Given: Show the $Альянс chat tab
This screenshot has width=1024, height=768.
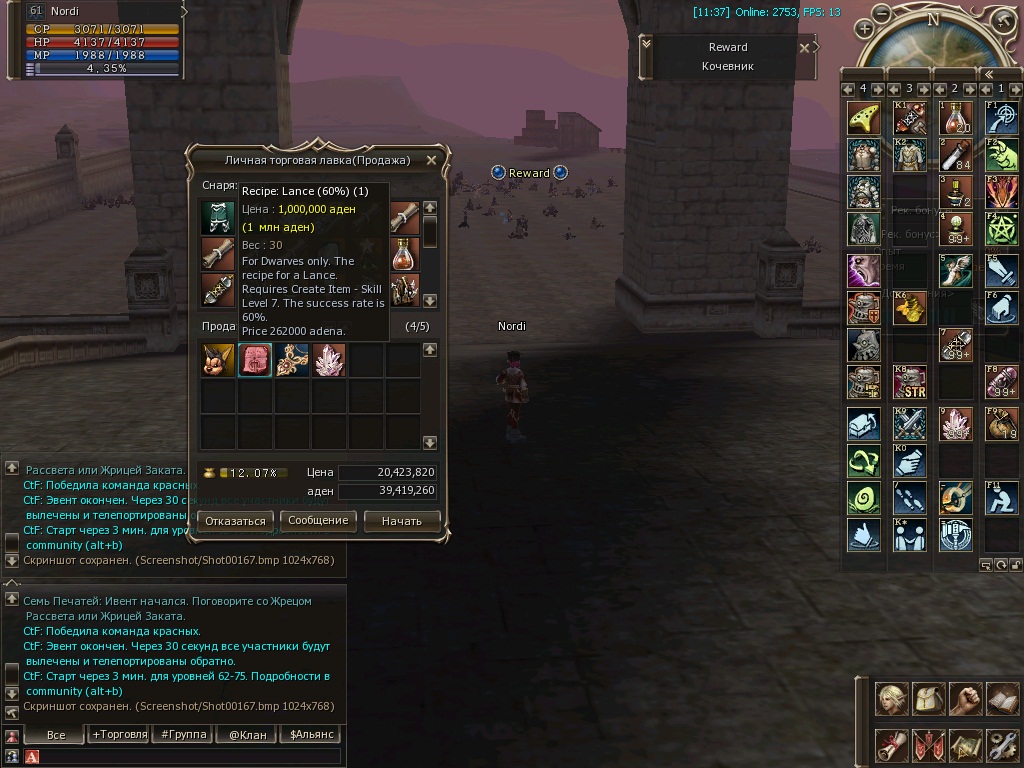Looking at the screenshot, I should click(310, 734).
